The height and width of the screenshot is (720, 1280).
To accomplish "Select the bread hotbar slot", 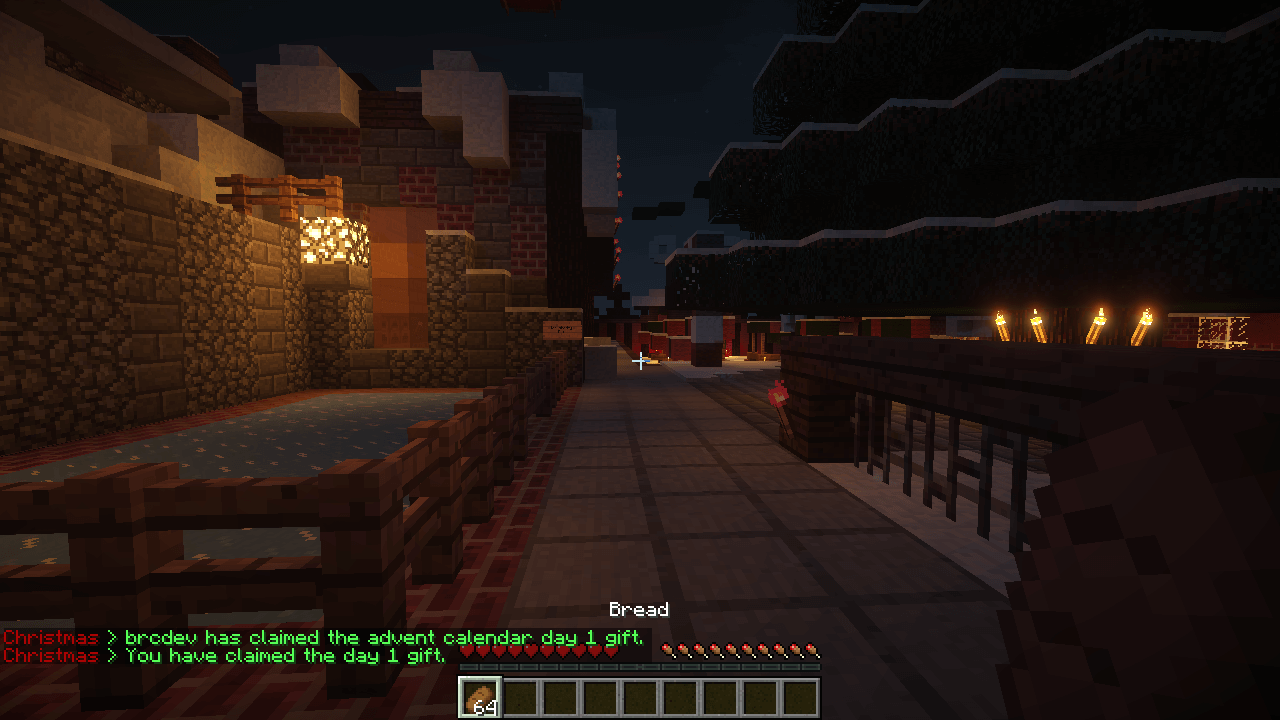I will coord(480,697).
